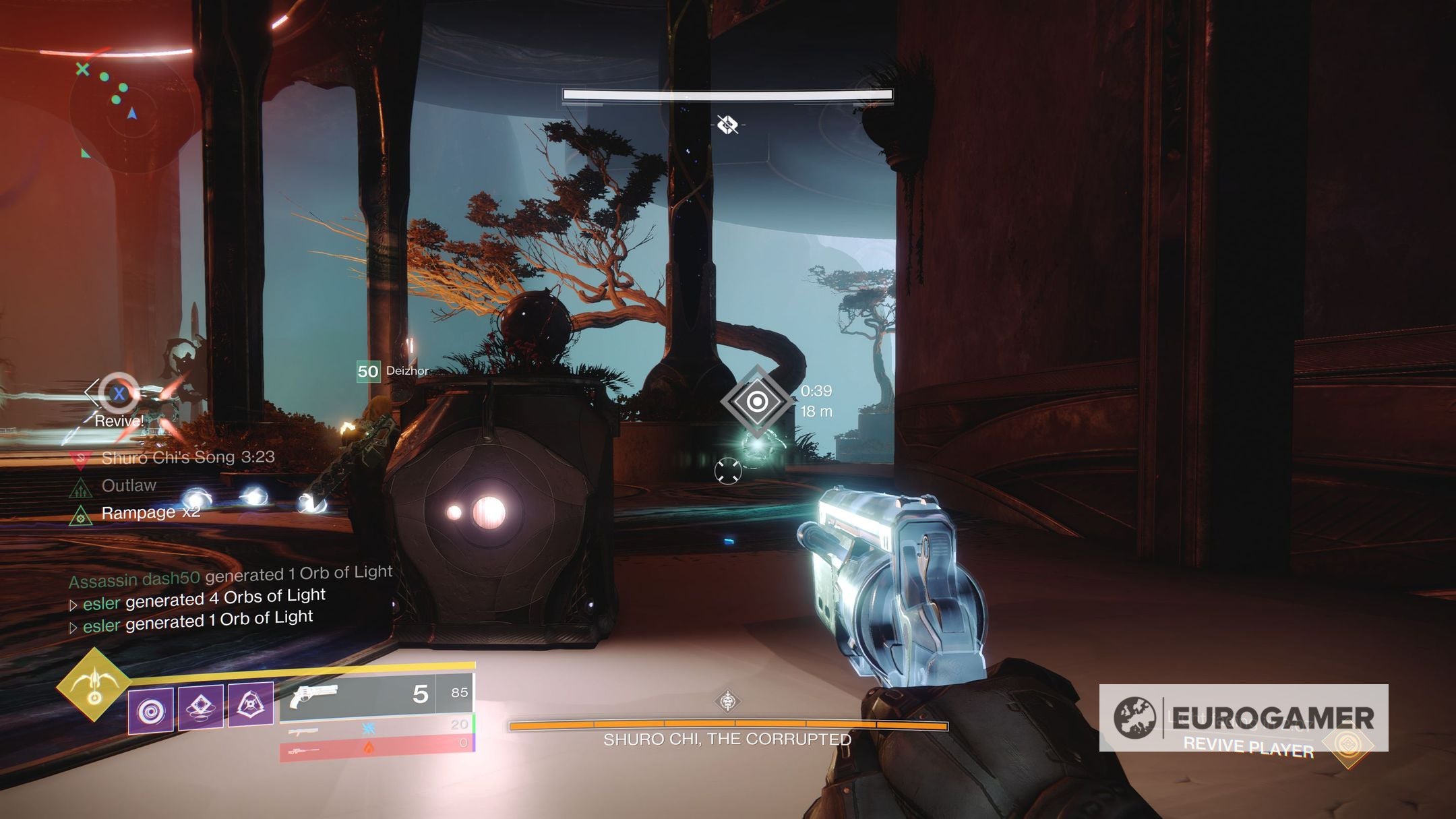Screen dimensions: 1456x819
Task: Select the golden super ability icon
Action: 94,685
